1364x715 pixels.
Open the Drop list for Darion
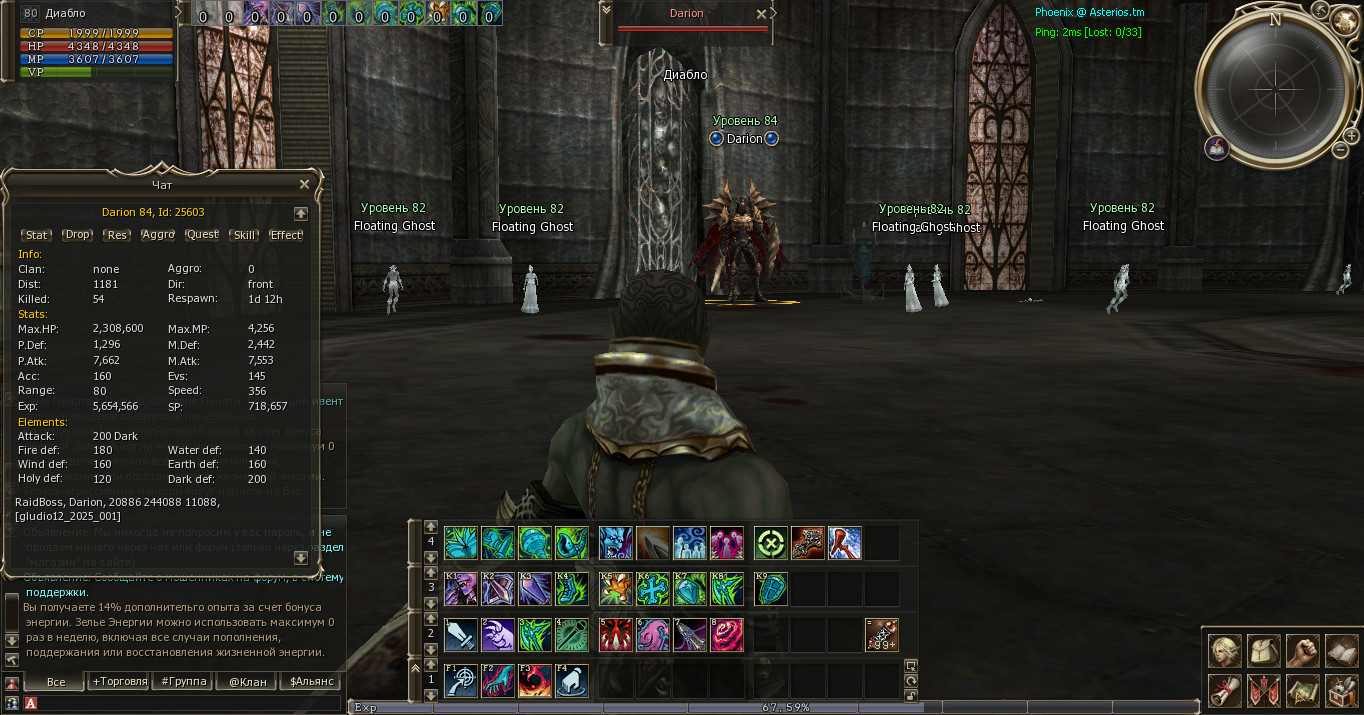[77, 235]
